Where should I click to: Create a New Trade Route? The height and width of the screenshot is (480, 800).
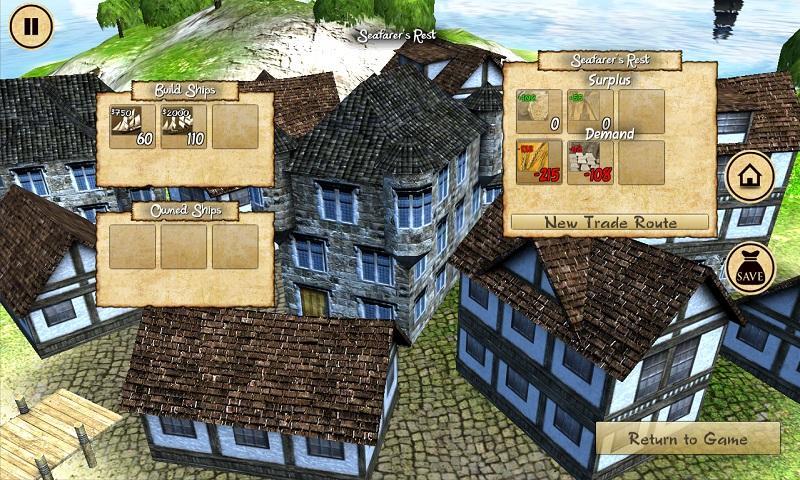point(610,222)
